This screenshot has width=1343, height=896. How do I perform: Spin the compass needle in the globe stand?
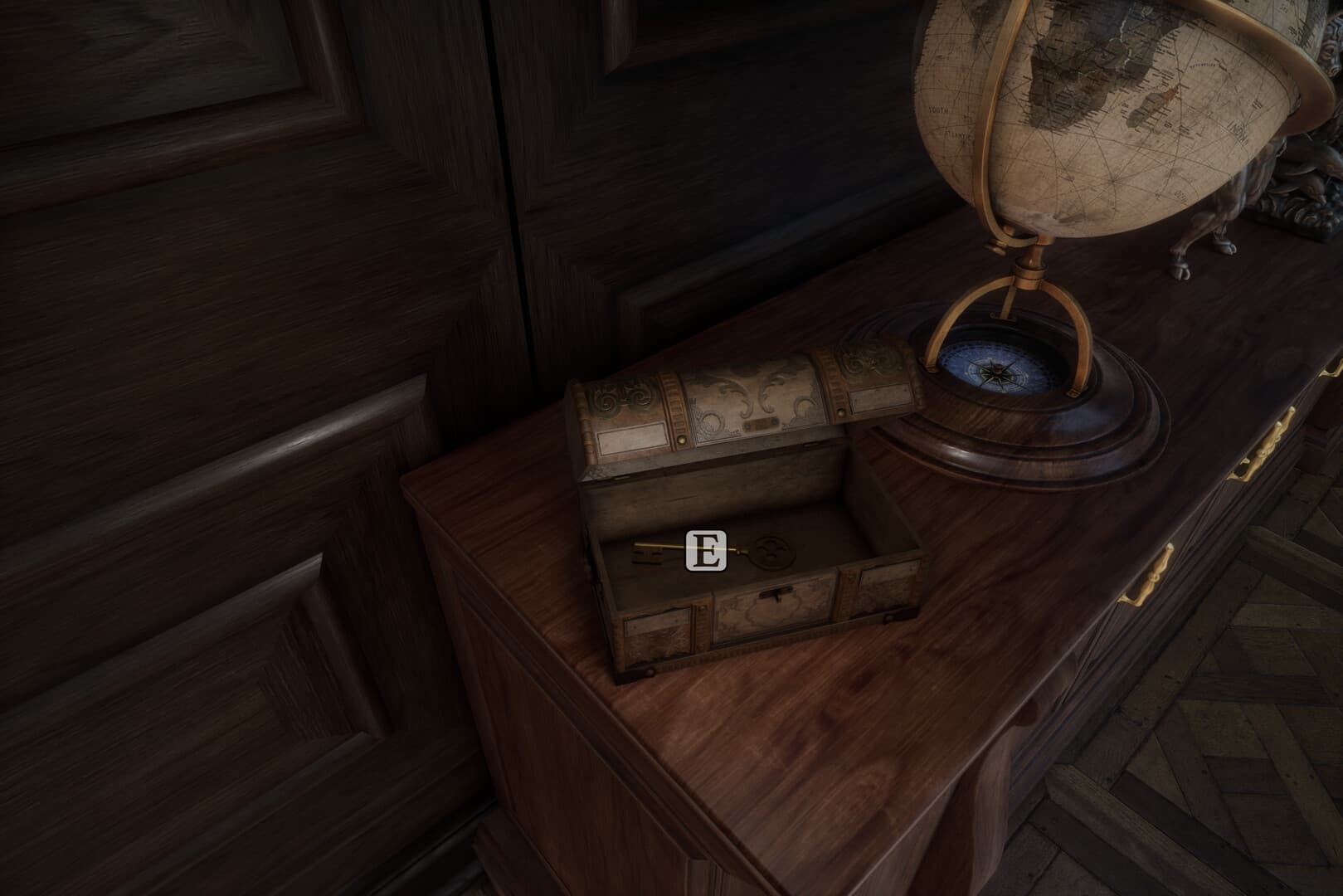tap(995, 373)
